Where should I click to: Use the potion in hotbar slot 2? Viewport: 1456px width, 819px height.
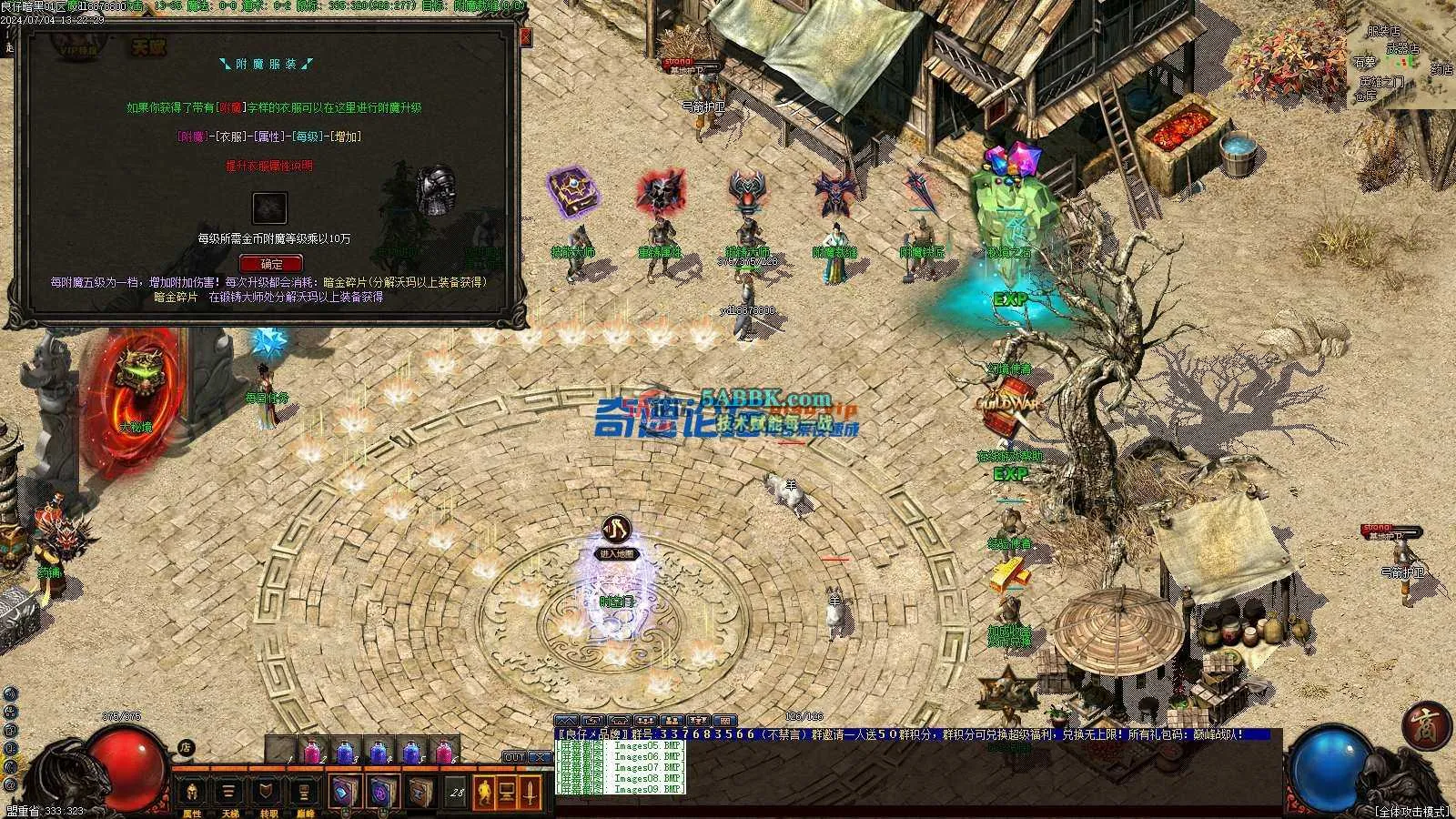[x=313, y=753]
